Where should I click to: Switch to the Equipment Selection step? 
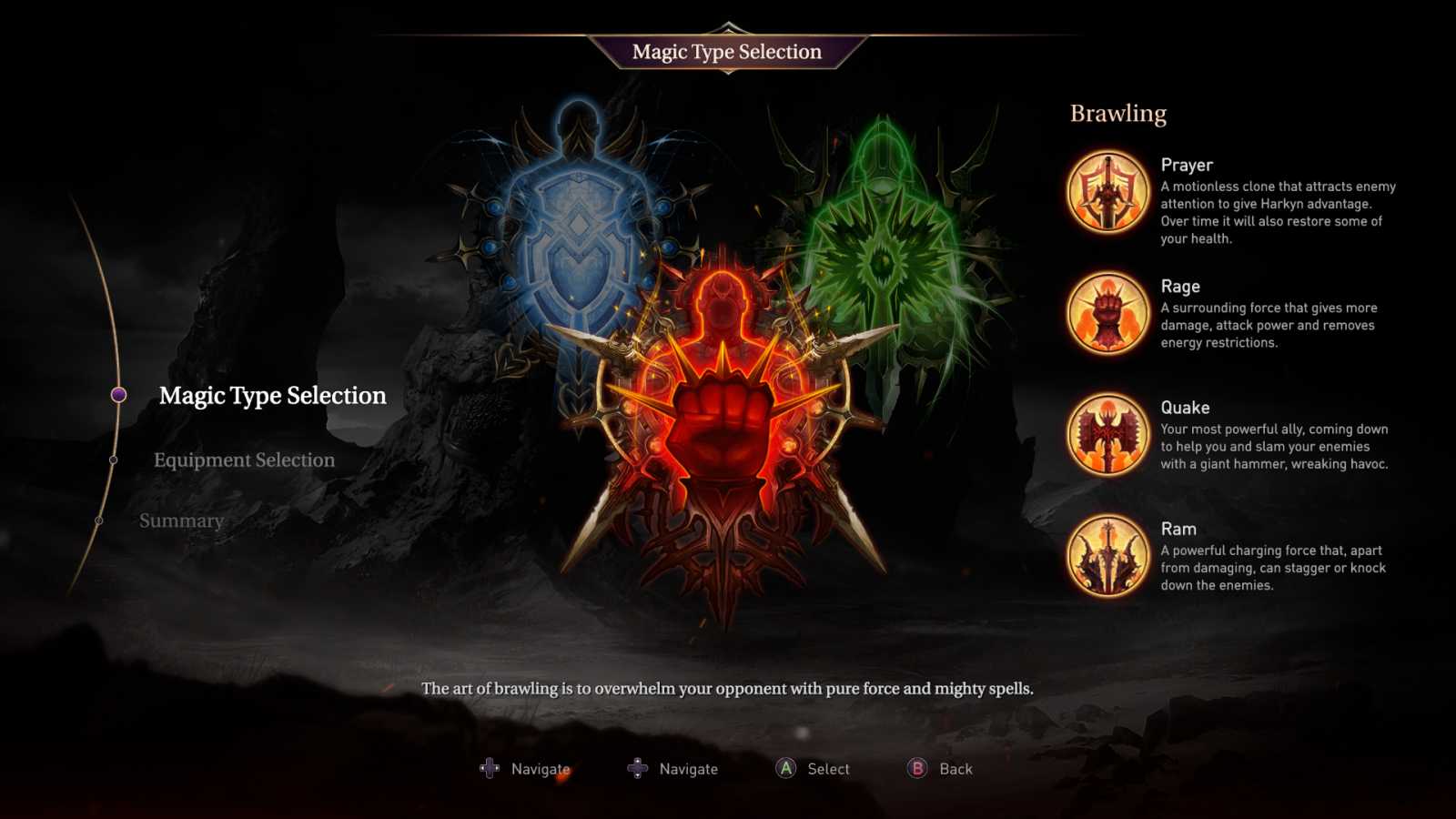pyautogui.click(x=246, y=460)
